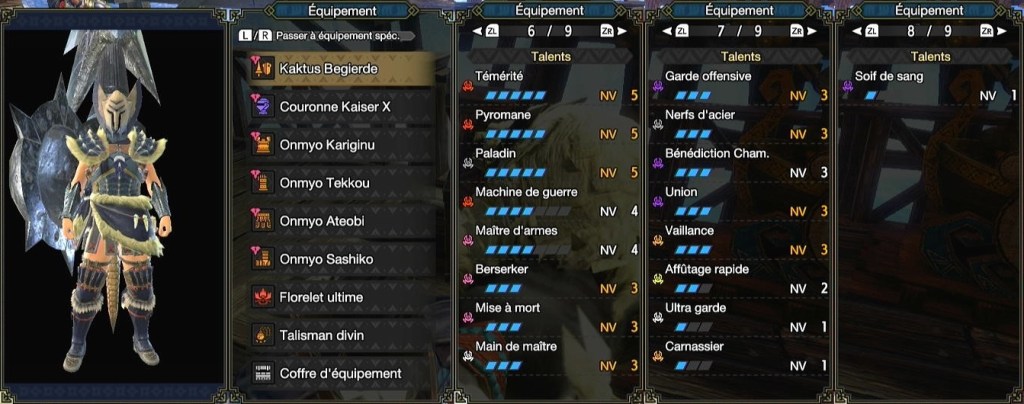Select the Onmyo Kariginu chest armor
1024x404 pixels.
click(x=340, y=144)
